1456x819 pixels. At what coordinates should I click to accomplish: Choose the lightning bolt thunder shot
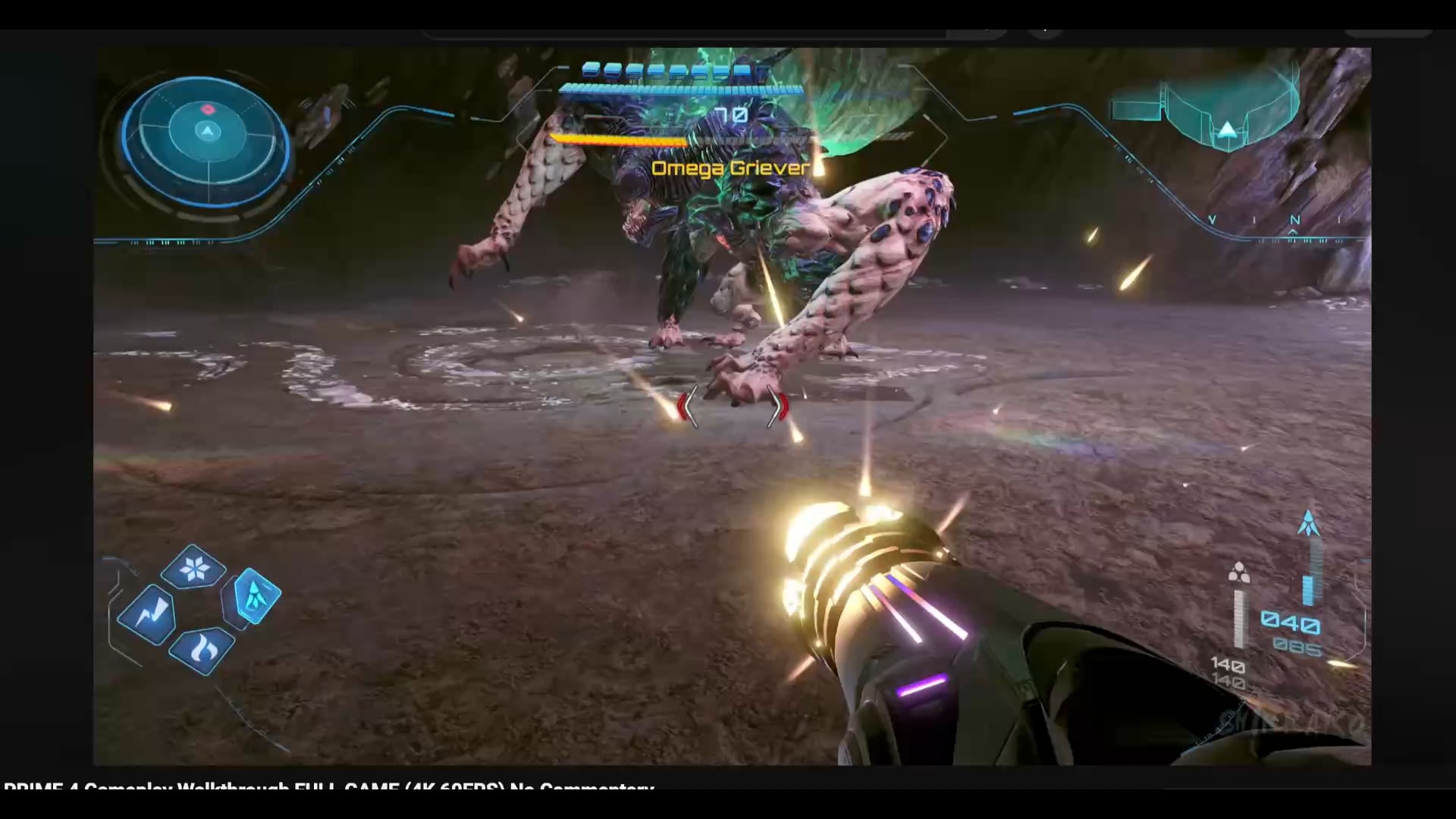tap(149, 613)
